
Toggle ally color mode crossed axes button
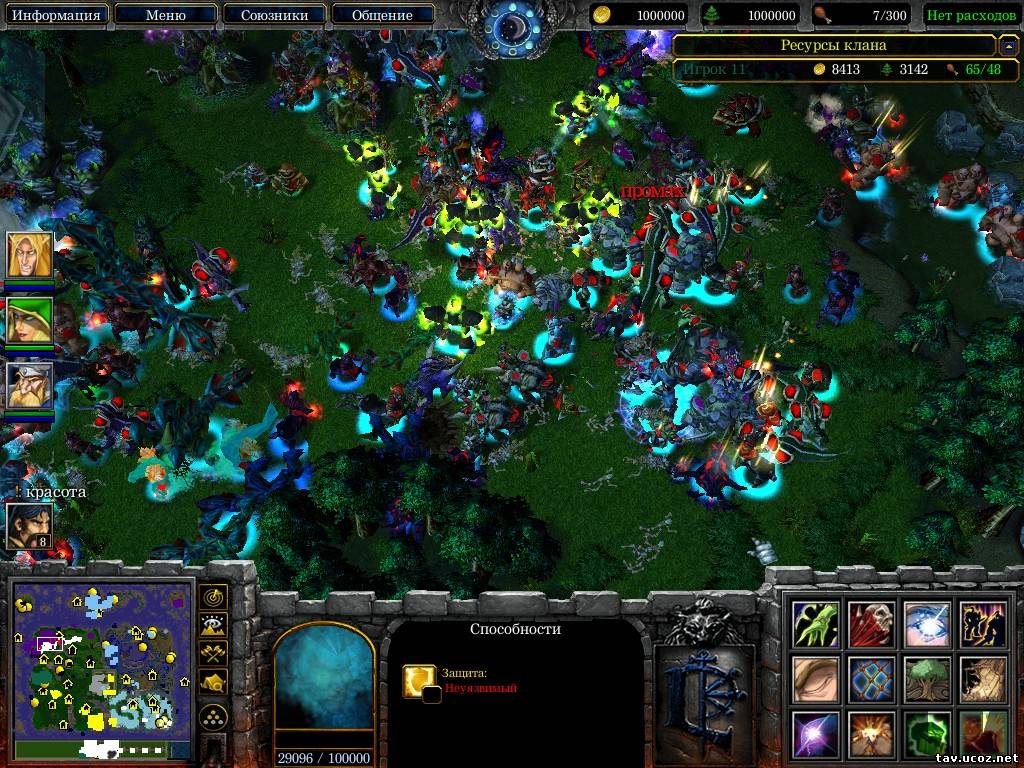(x=213, y=654)
